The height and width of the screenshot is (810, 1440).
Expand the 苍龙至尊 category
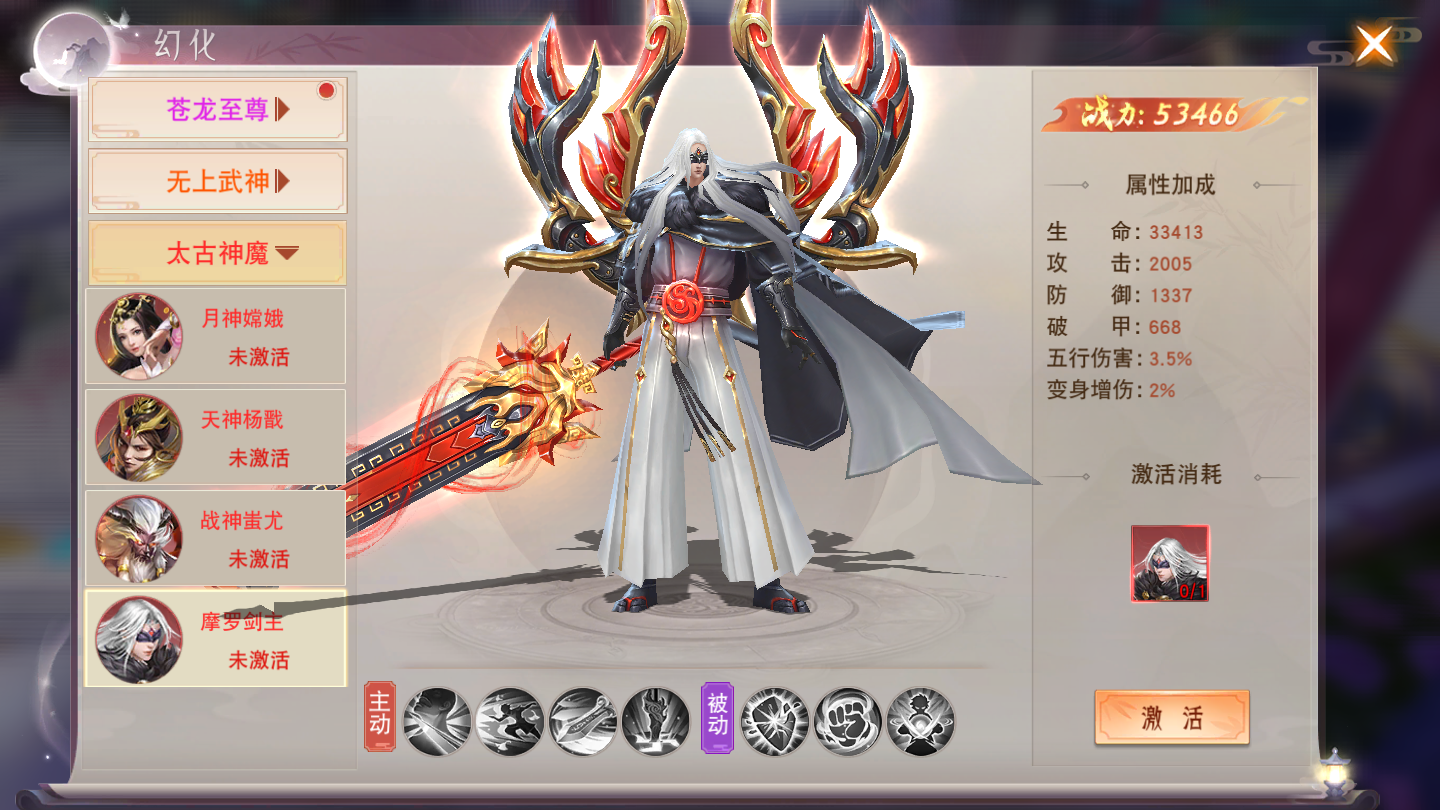[217, 109]
